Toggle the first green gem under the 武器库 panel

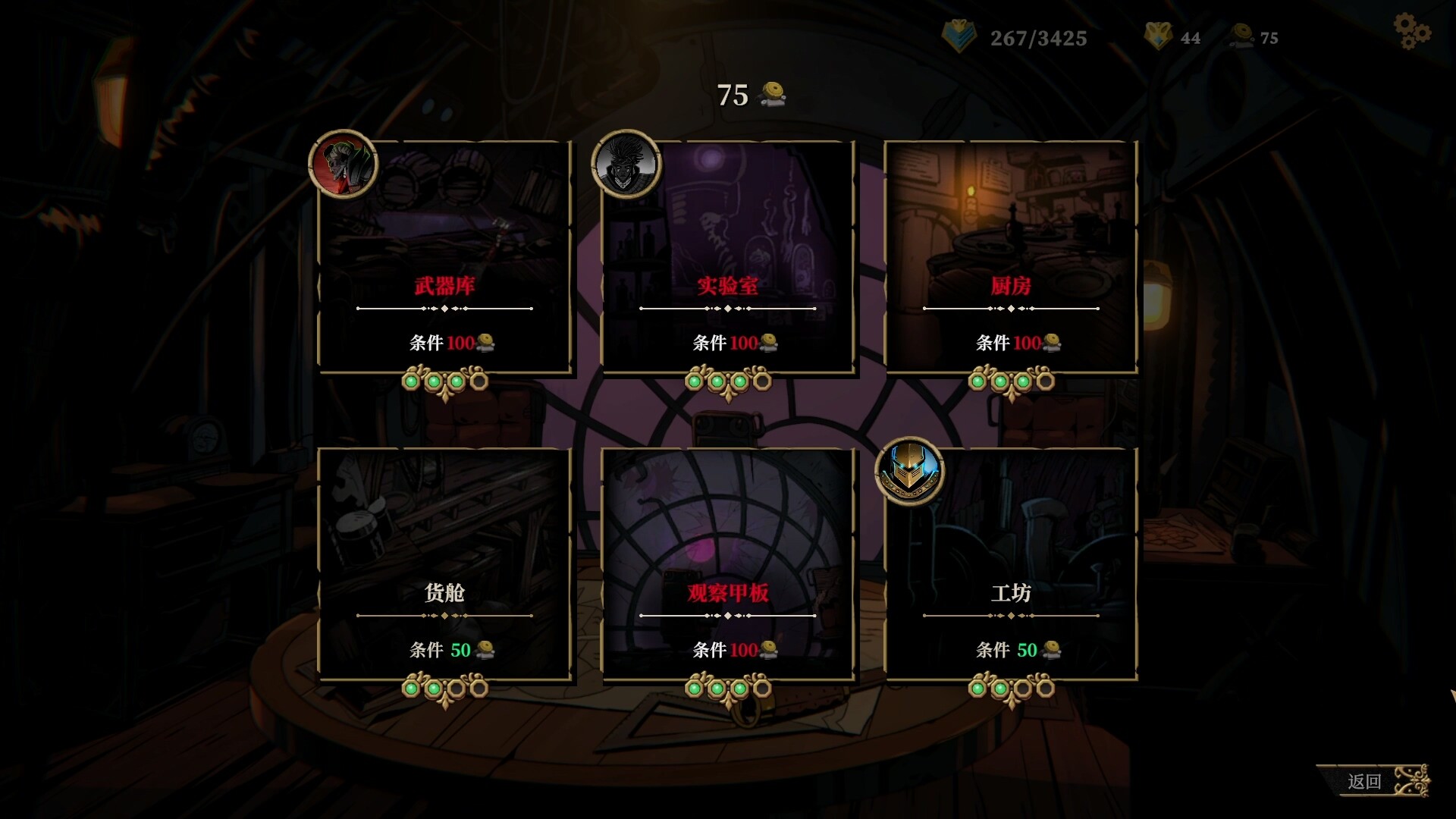tap(411, 381)
